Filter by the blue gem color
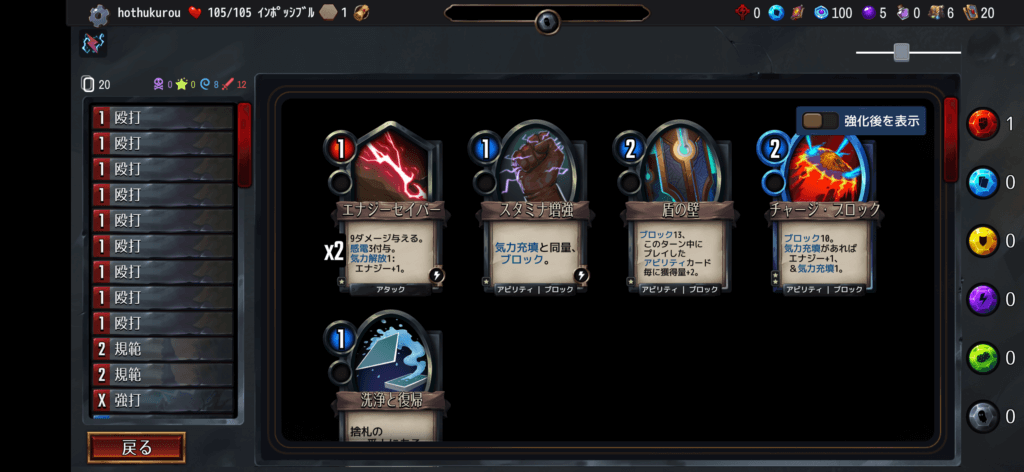 (x=984, y=183)
